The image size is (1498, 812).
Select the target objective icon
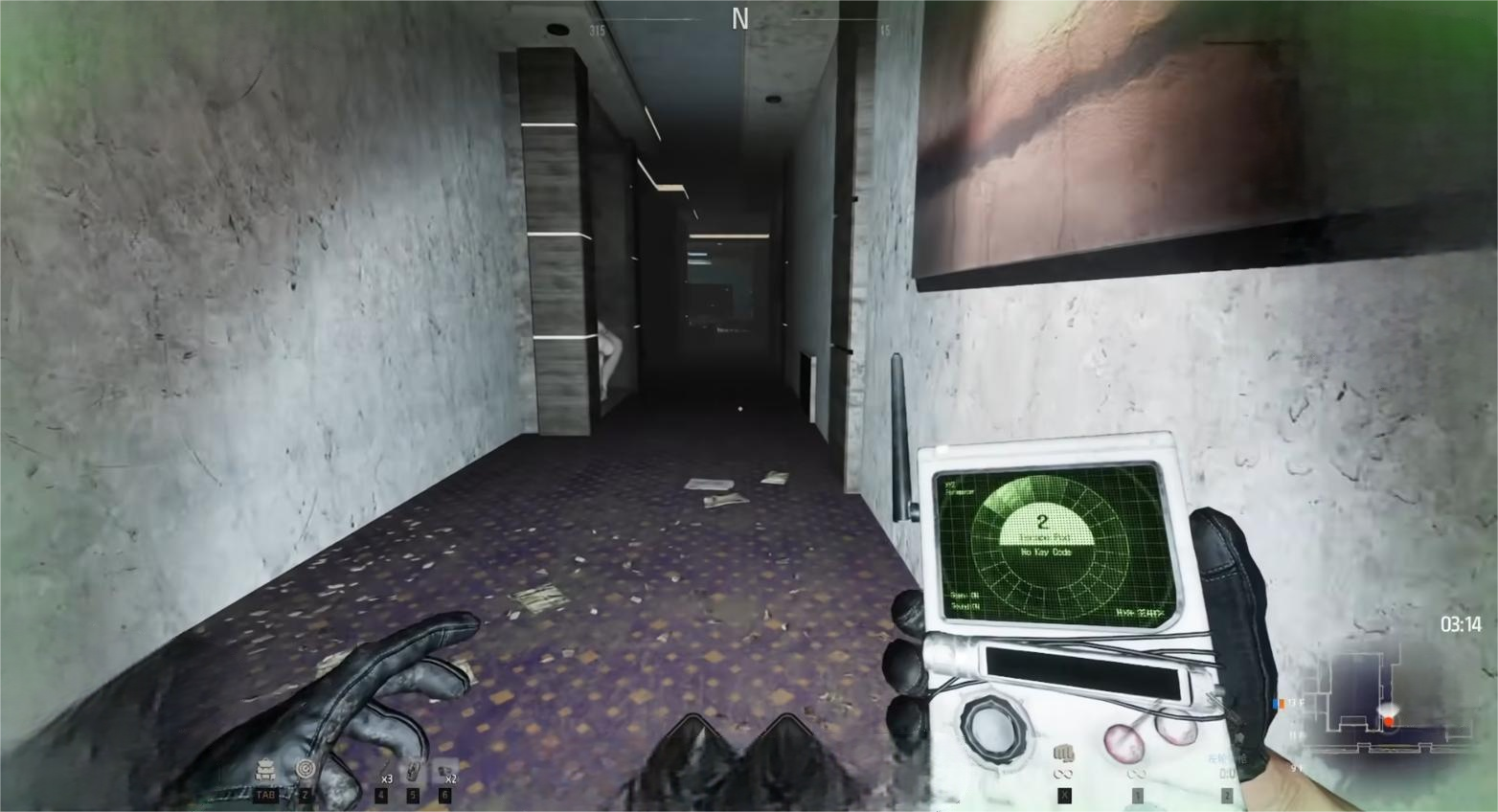(306, 769)
